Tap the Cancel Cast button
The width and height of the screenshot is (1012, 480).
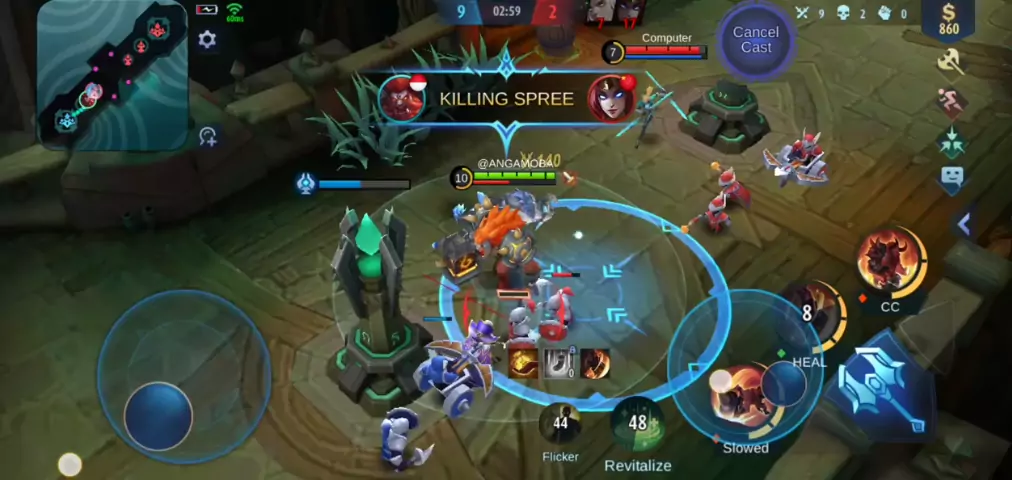coord(756,40)
